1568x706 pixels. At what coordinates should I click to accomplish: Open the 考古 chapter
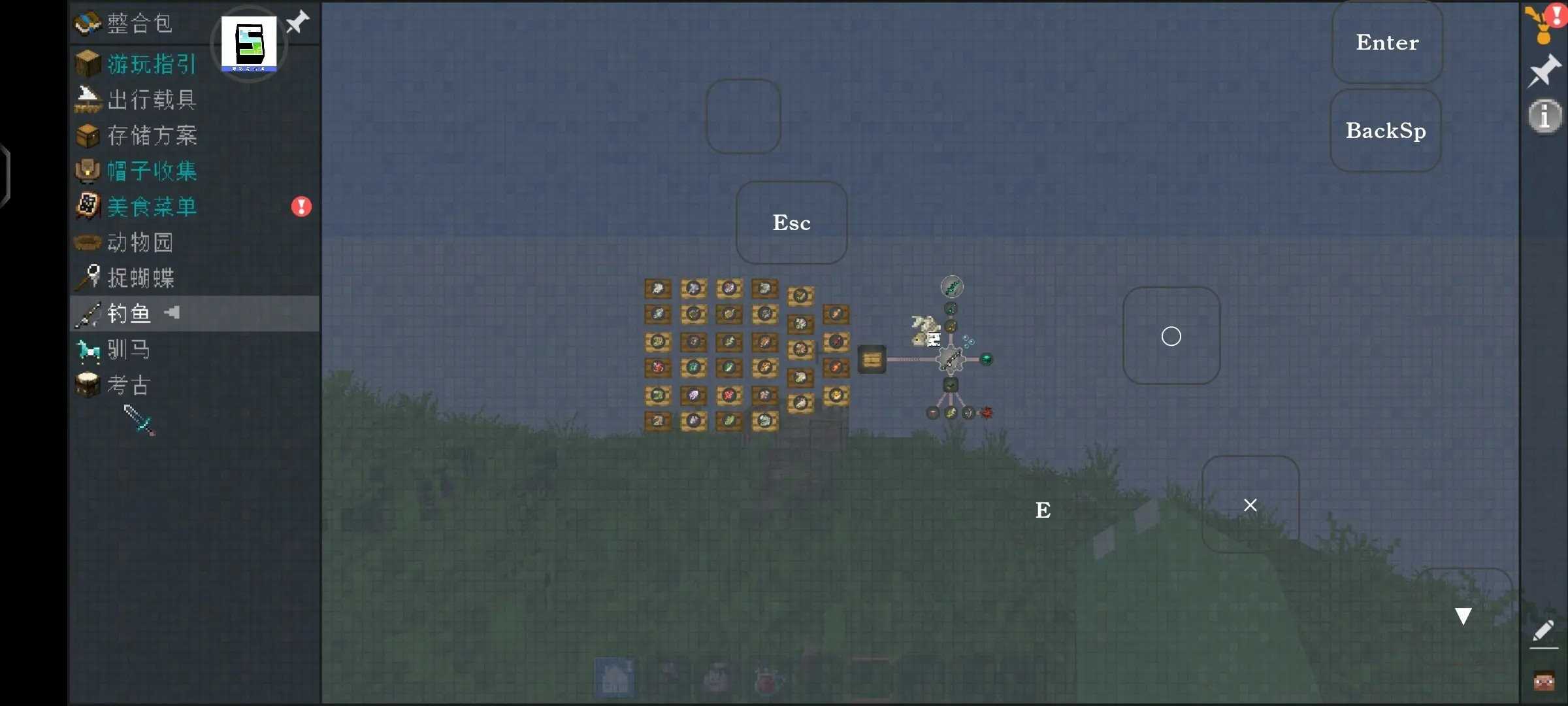[129, 385]
